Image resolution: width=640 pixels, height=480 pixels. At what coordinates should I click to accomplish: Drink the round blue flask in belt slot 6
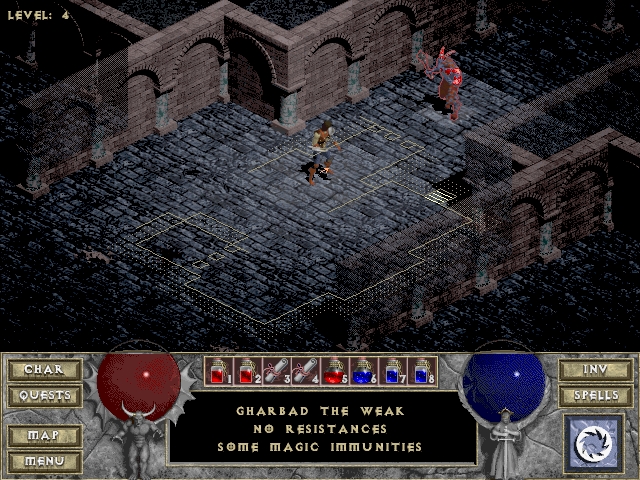tap(365, 372)
